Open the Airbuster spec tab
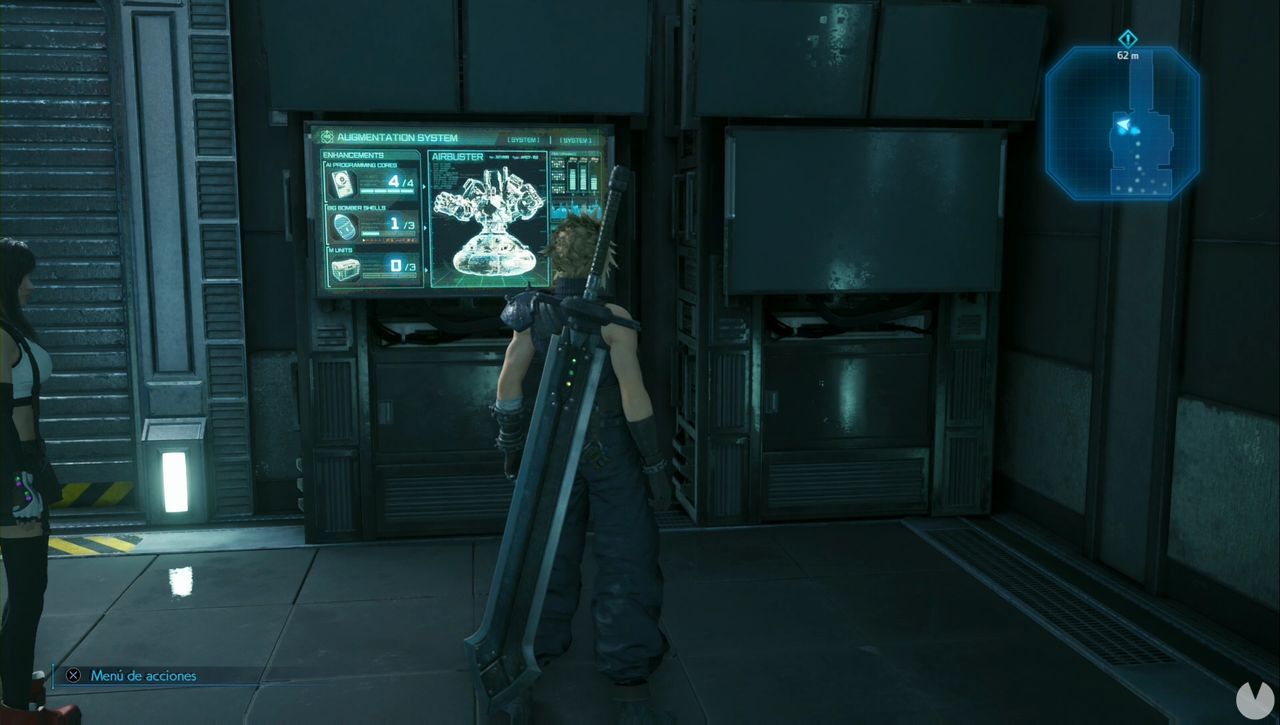The width and height of the screenshot is (1280, 725). point(457,156)
